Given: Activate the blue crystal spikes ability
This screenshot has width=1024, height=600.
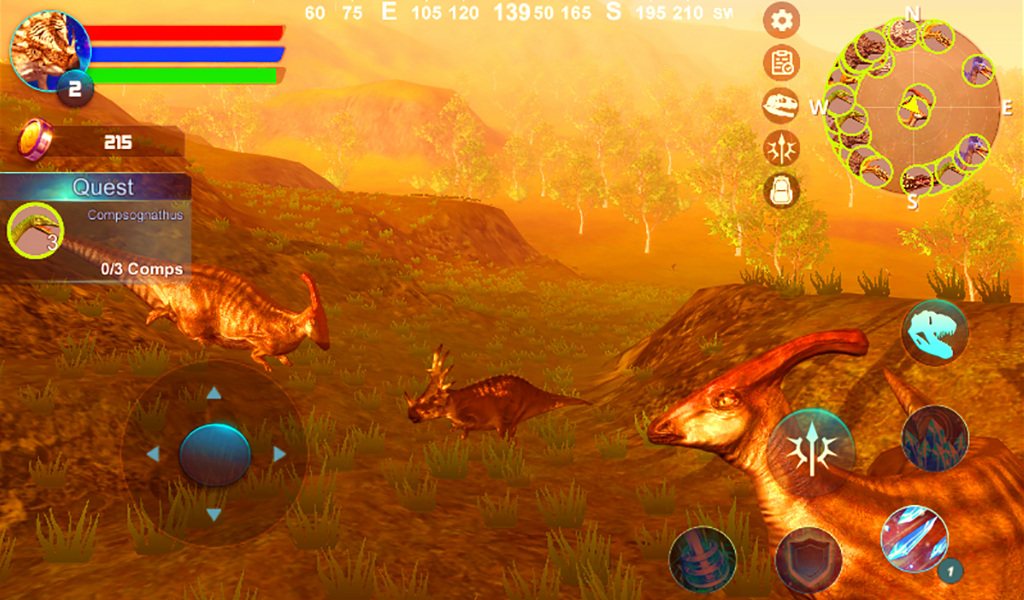Looking at the screenshot, I should tap(934, 438).
